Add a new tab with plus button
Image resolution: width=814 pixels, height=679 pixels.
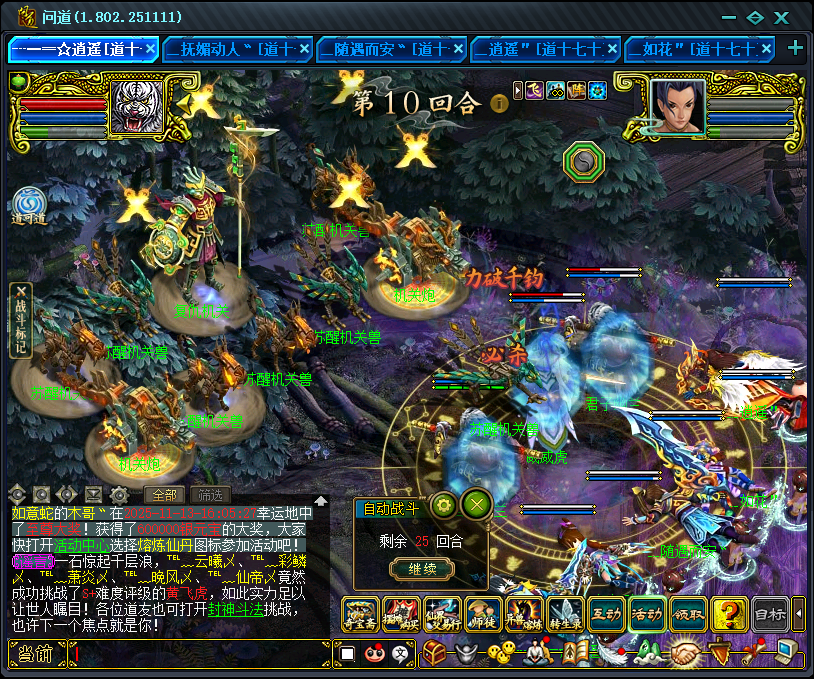[796, 48]
